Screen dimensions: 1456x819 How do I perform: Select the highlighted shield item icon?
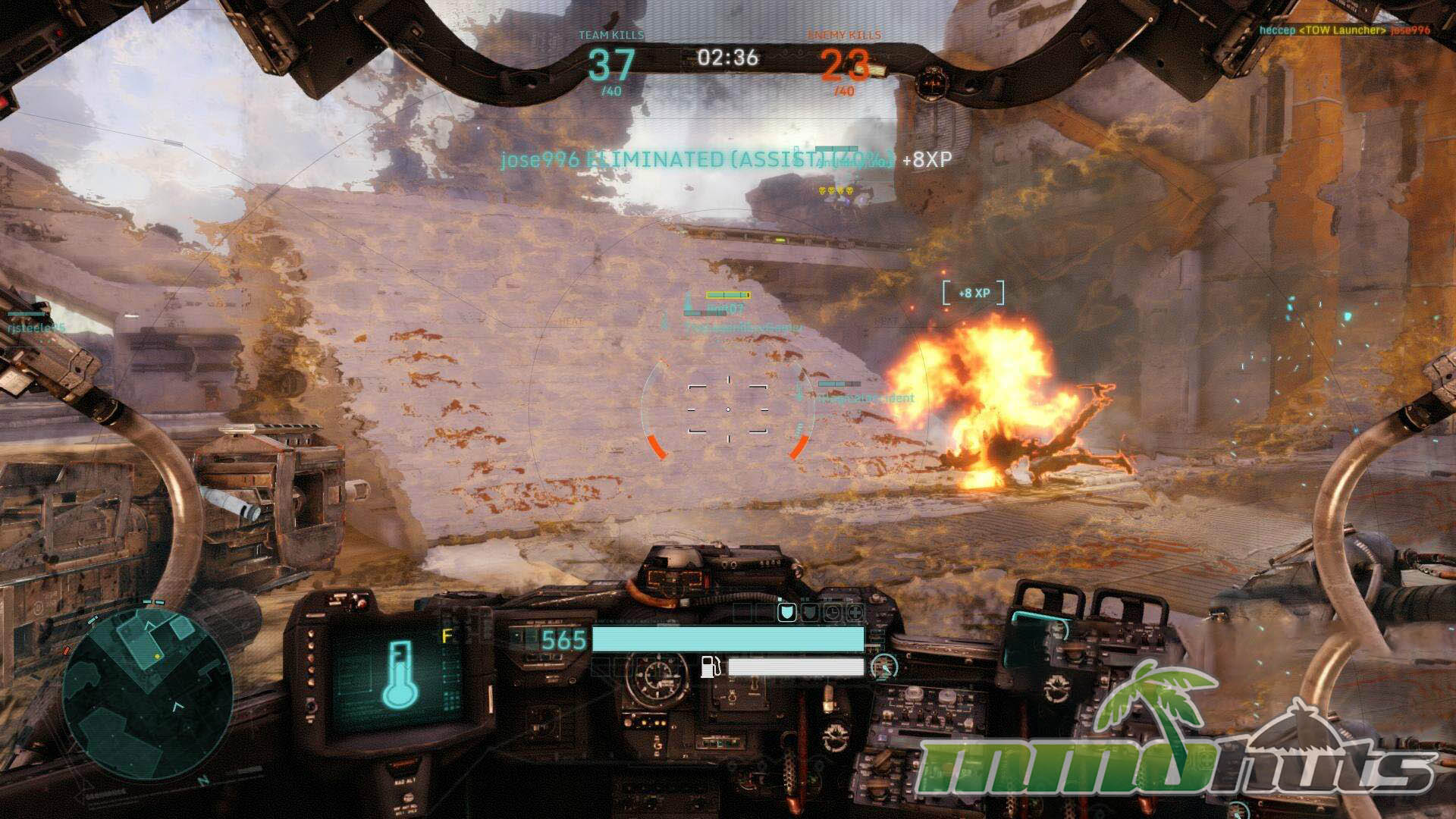click(x=787, y=612)
